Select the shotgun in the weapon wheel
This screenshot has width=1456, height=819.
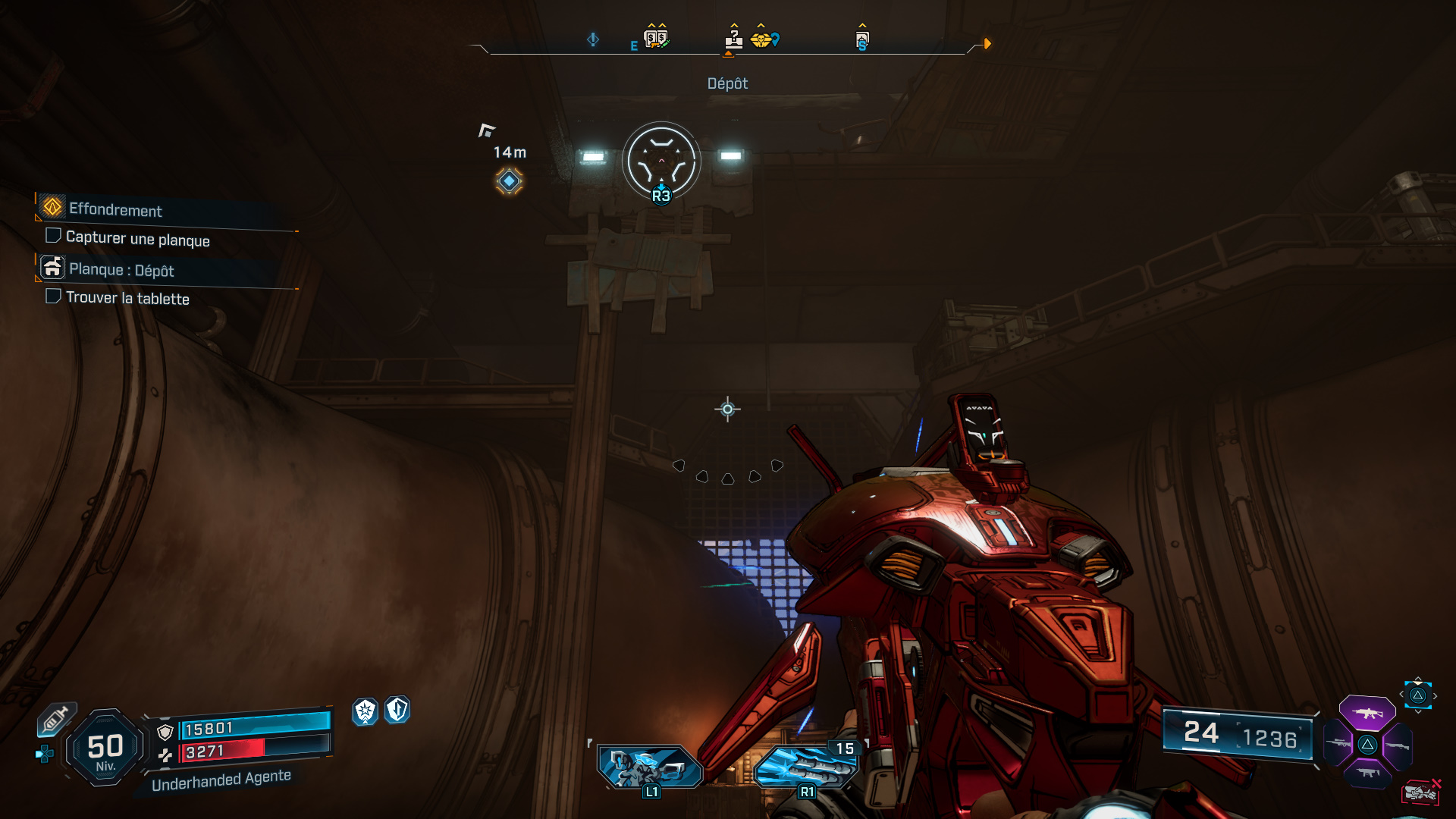coord(1398,745)
